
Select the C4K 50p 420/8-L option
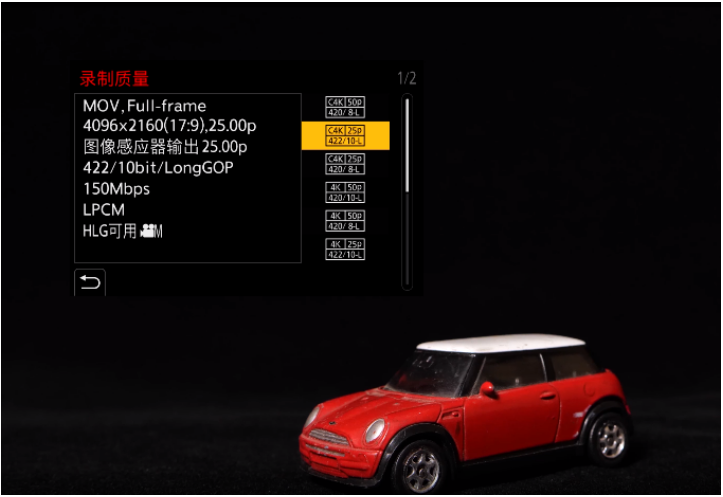pos(345,107)
